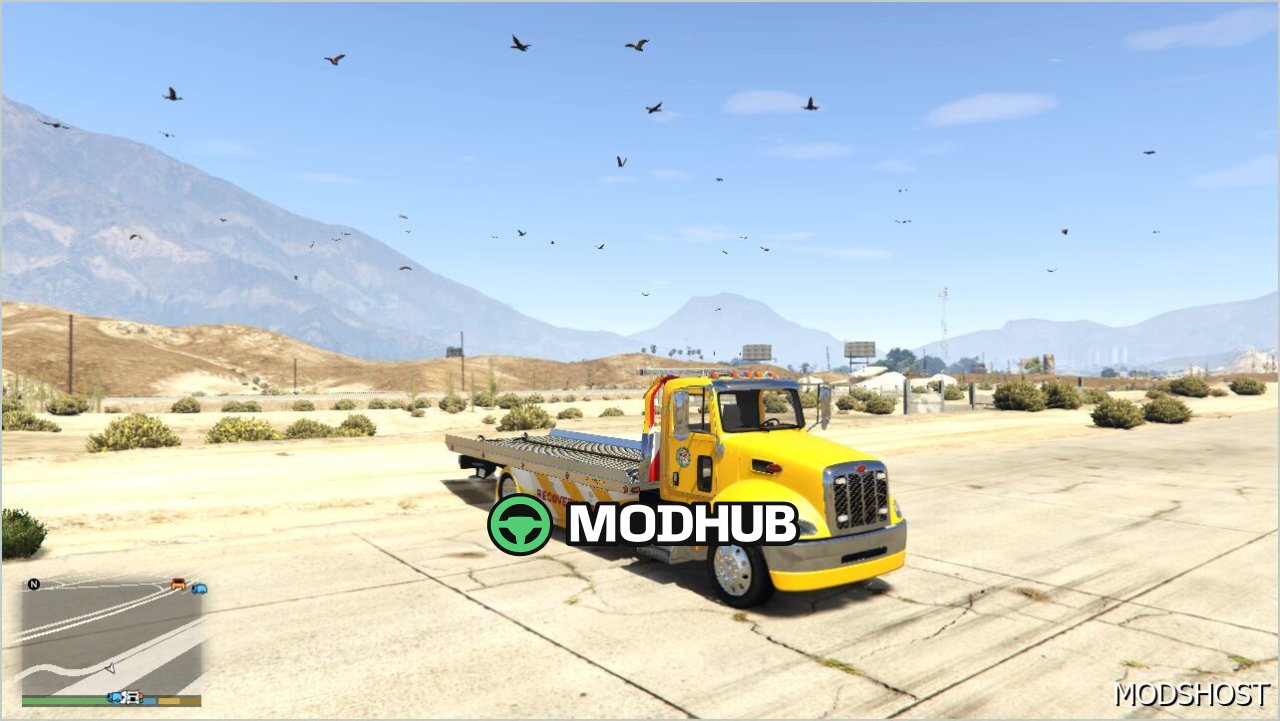Select the north compass indicator on the minimap
Viewport: 1280px width, 721px height.
33,583
